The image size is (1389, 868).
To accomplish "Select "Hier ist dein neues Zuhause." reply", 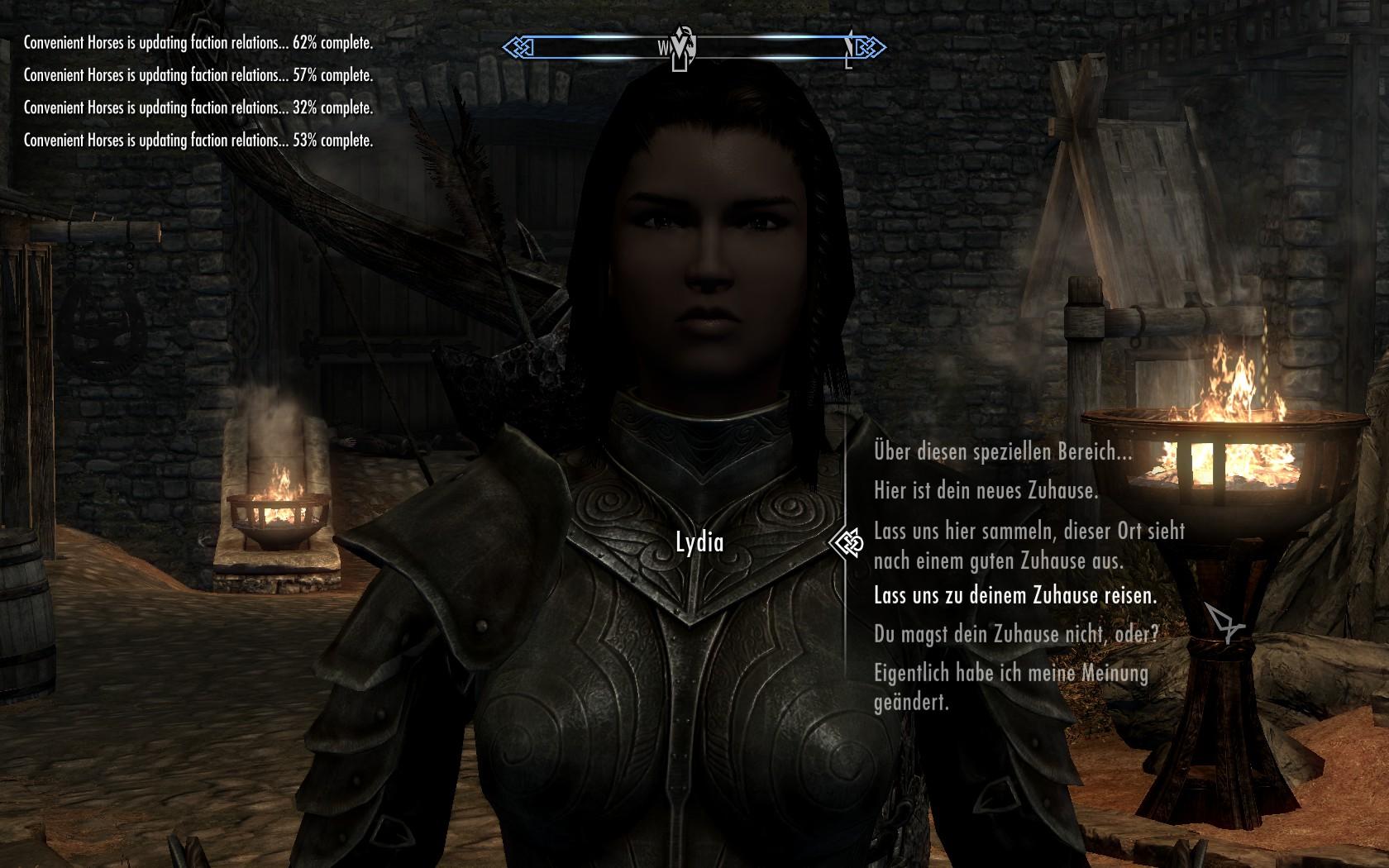I will [x=986, y=491].
